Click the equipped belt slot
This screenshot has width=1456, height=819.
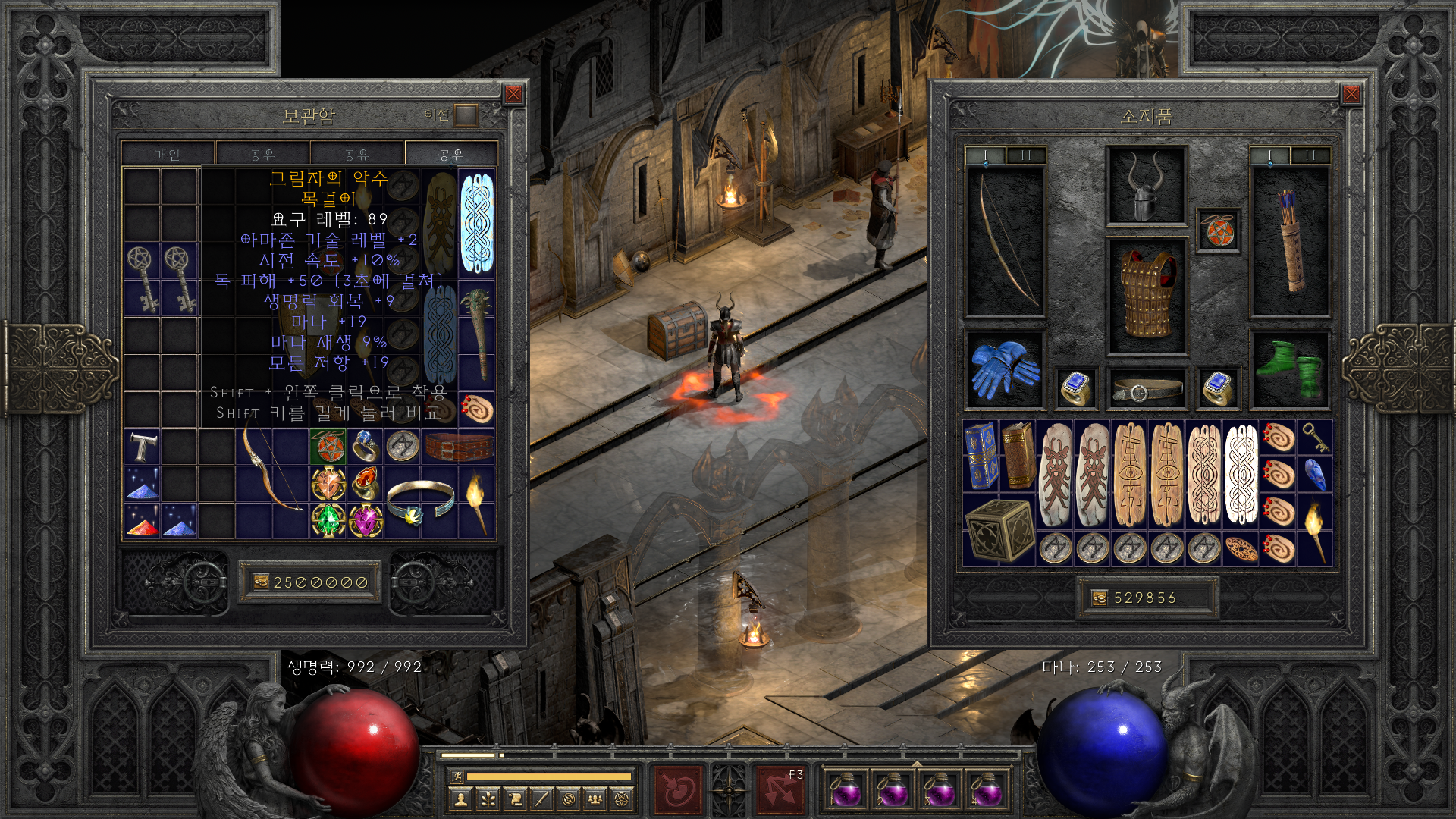[1146, 390]
